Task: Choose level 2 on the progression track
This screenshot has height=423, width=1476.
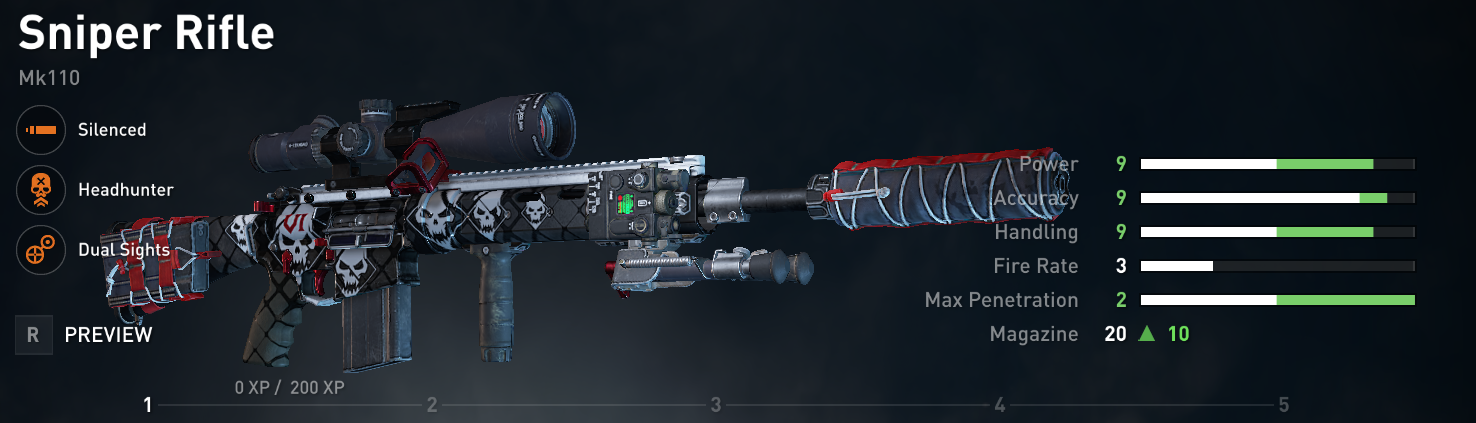Action: point(432,405)
